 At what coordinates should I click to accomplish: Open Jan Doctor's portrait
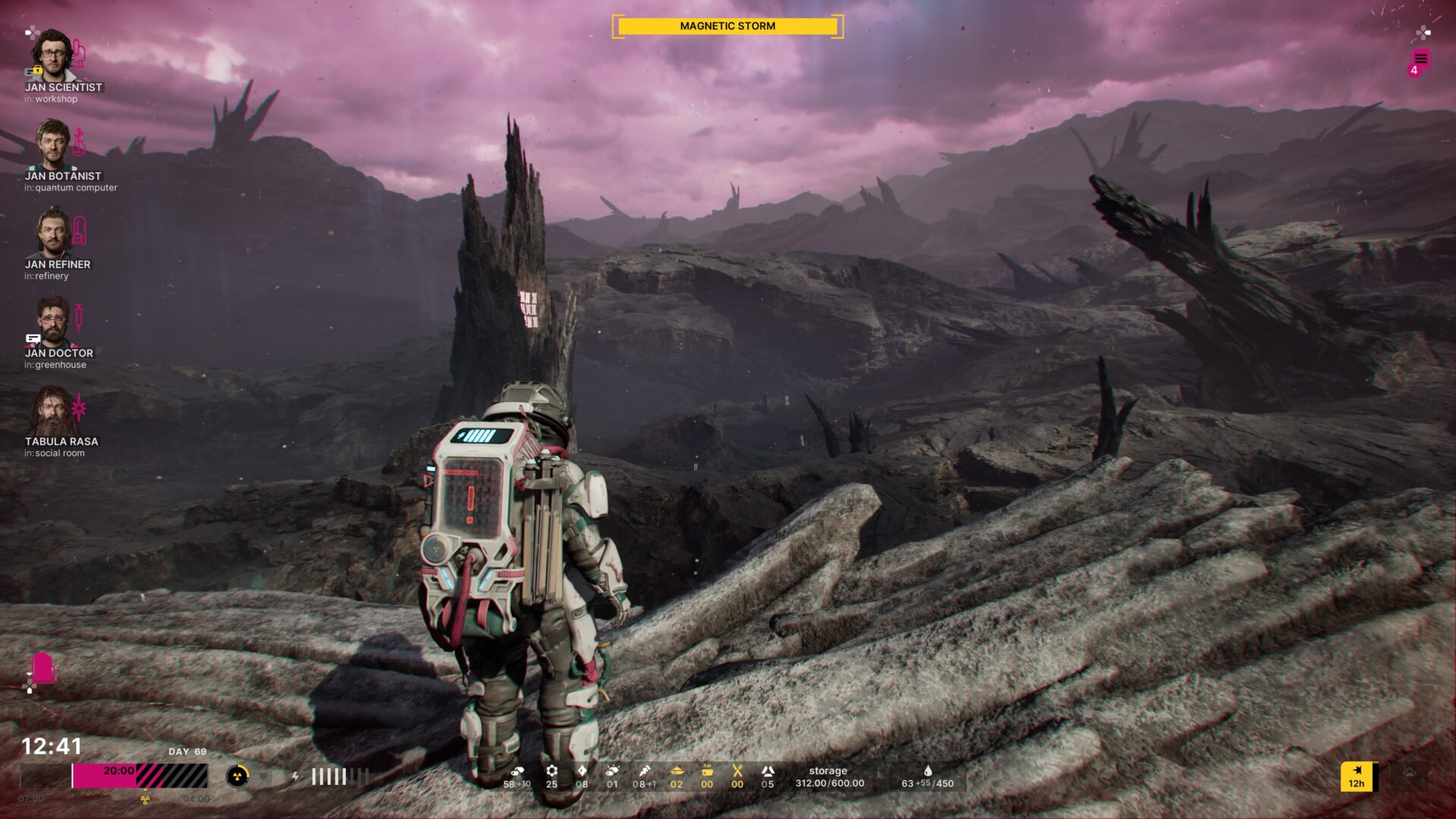52,321
